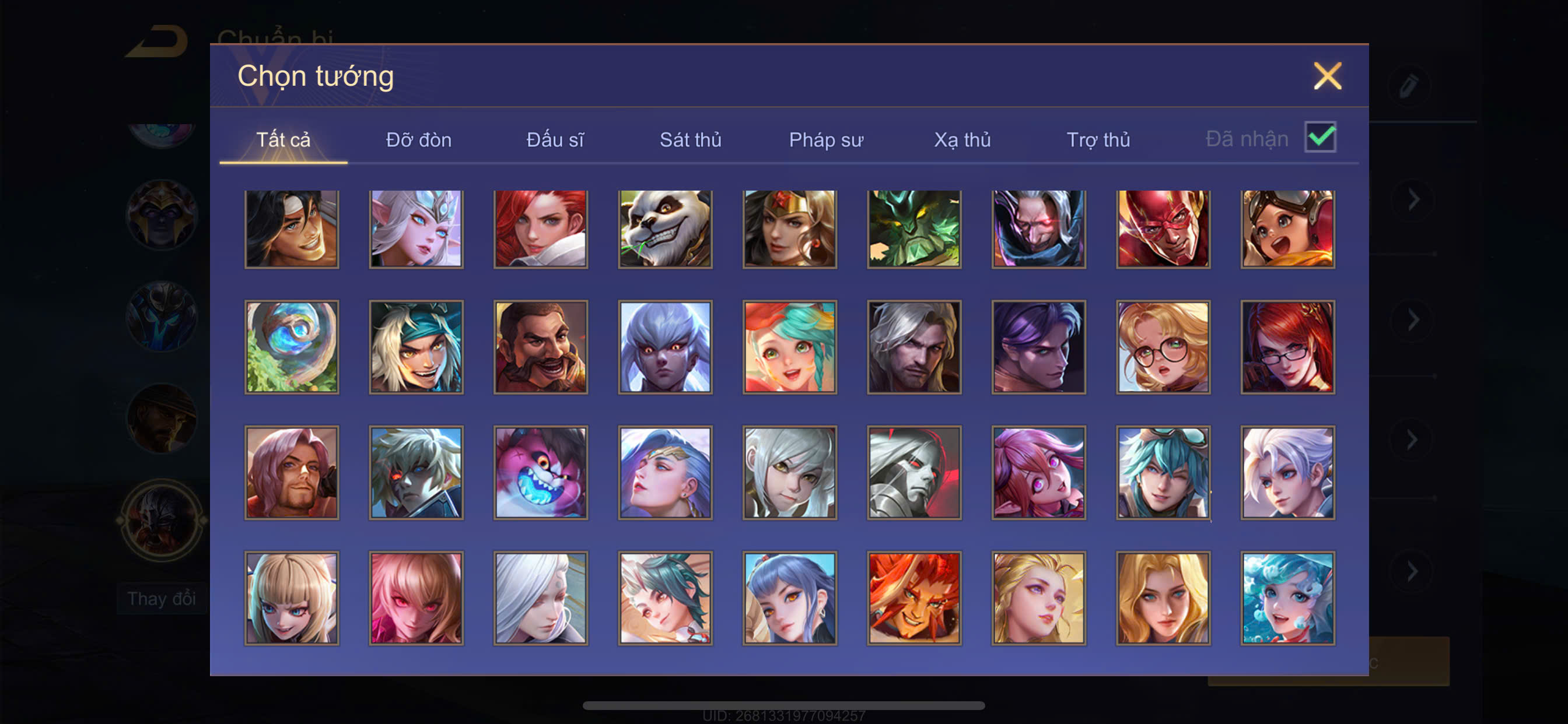Image resolution: width=1568 pixels, height=724 pixels.
Task: Pick the Wonder Woman hero portrait
Action: coord(789,229)
